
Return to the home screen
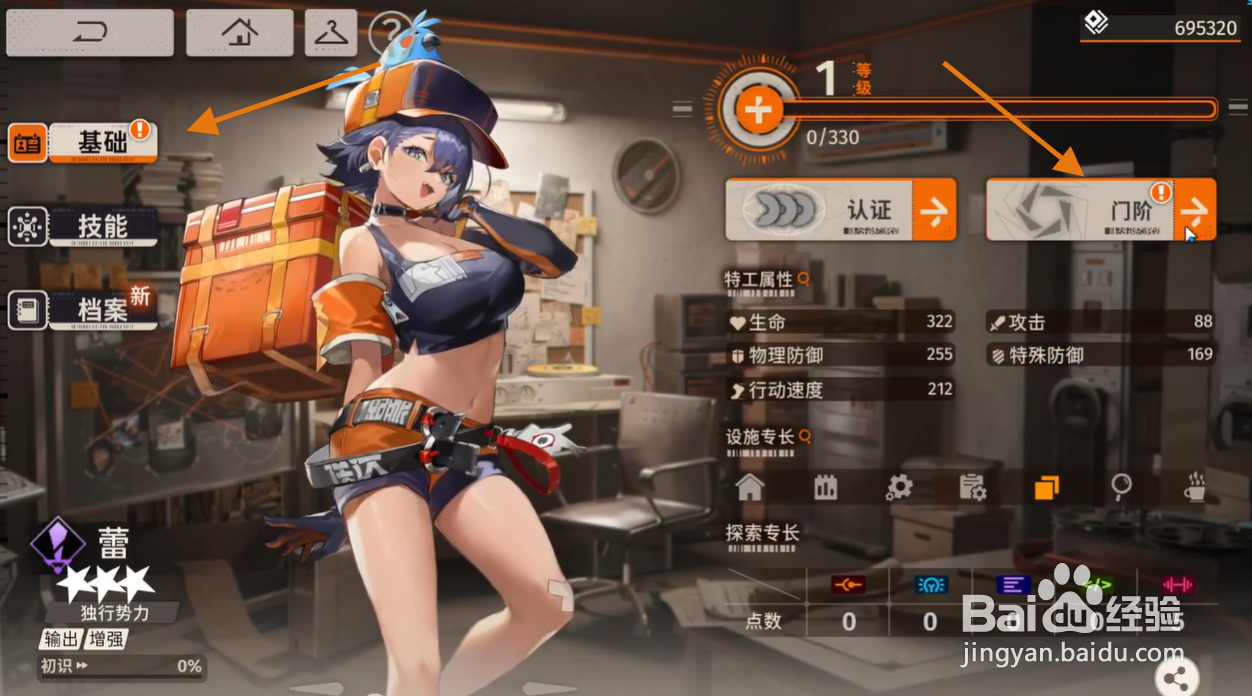pos(239,33)
